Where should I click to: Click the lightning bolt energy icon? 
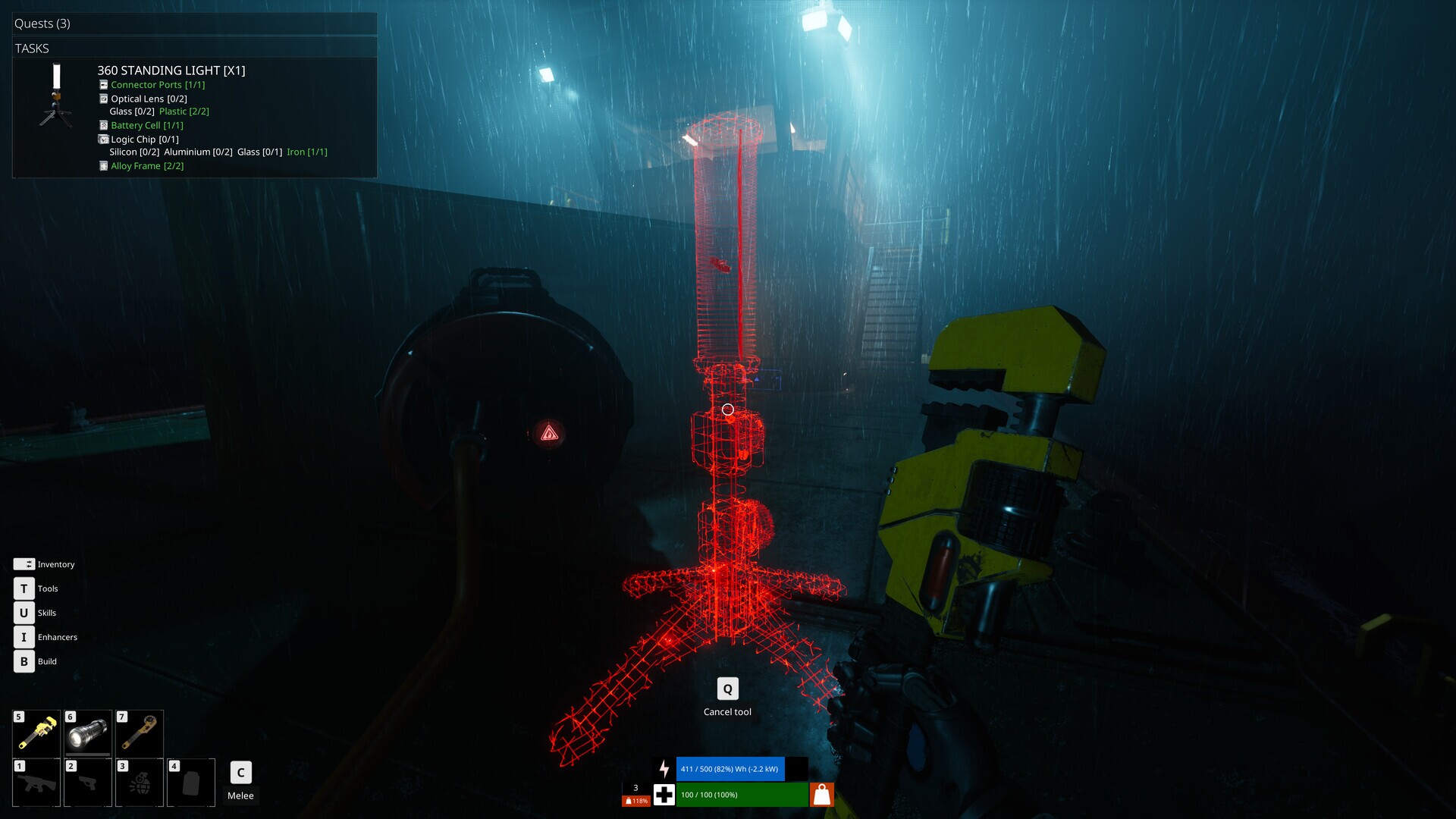[665, 768]
